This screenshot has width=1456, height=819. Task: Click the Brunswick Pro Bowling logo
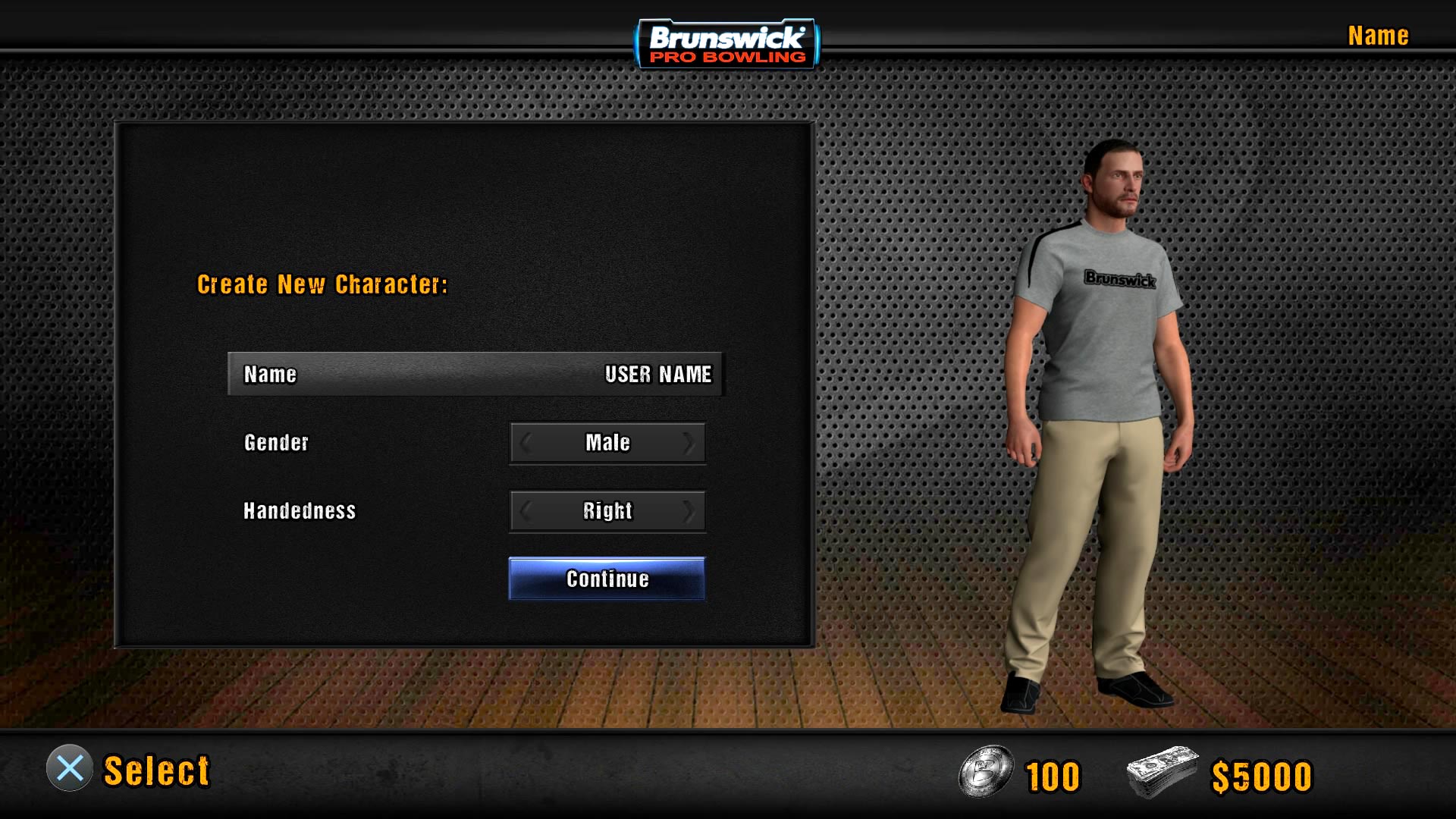[726, 42]
